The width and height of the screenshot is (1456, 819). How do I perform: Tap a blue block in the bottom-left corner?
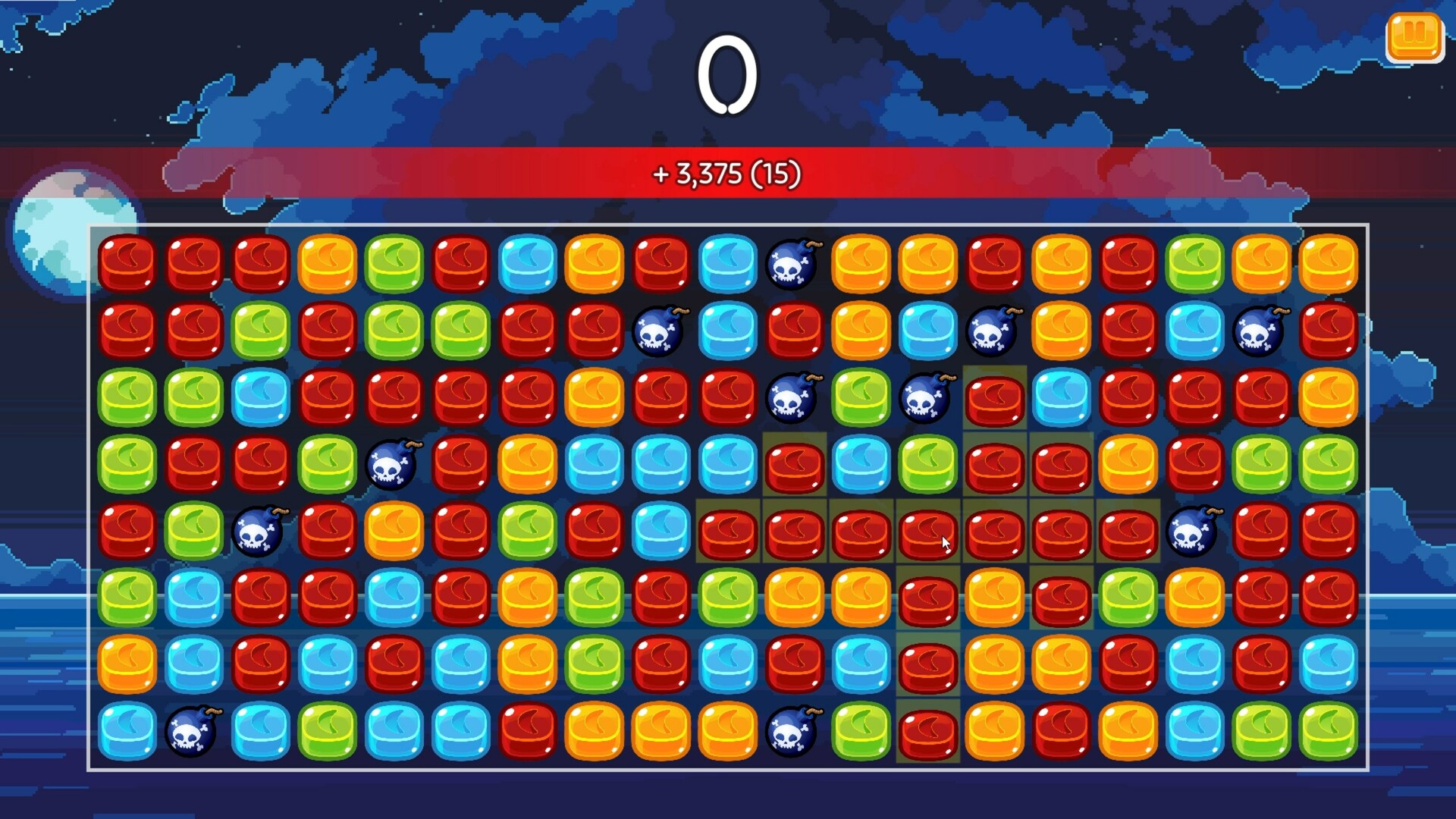pos(126,732)
